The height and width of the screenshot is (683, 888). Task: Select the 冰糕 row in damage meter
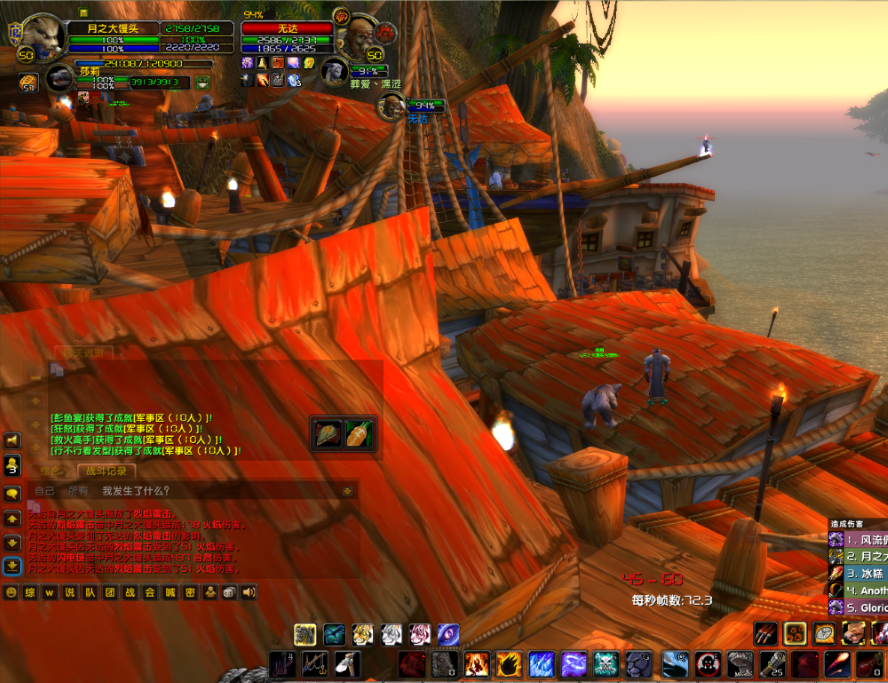860,574
